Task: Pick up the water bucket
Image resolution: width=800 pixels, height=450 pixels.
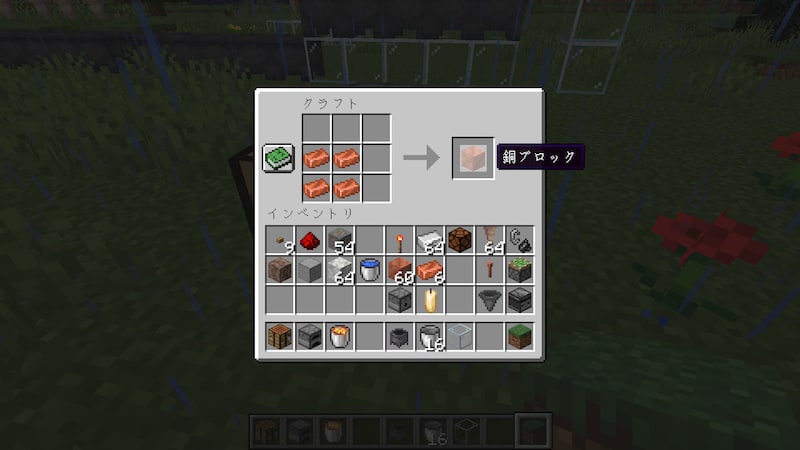Action: click(x=370, y=270)
